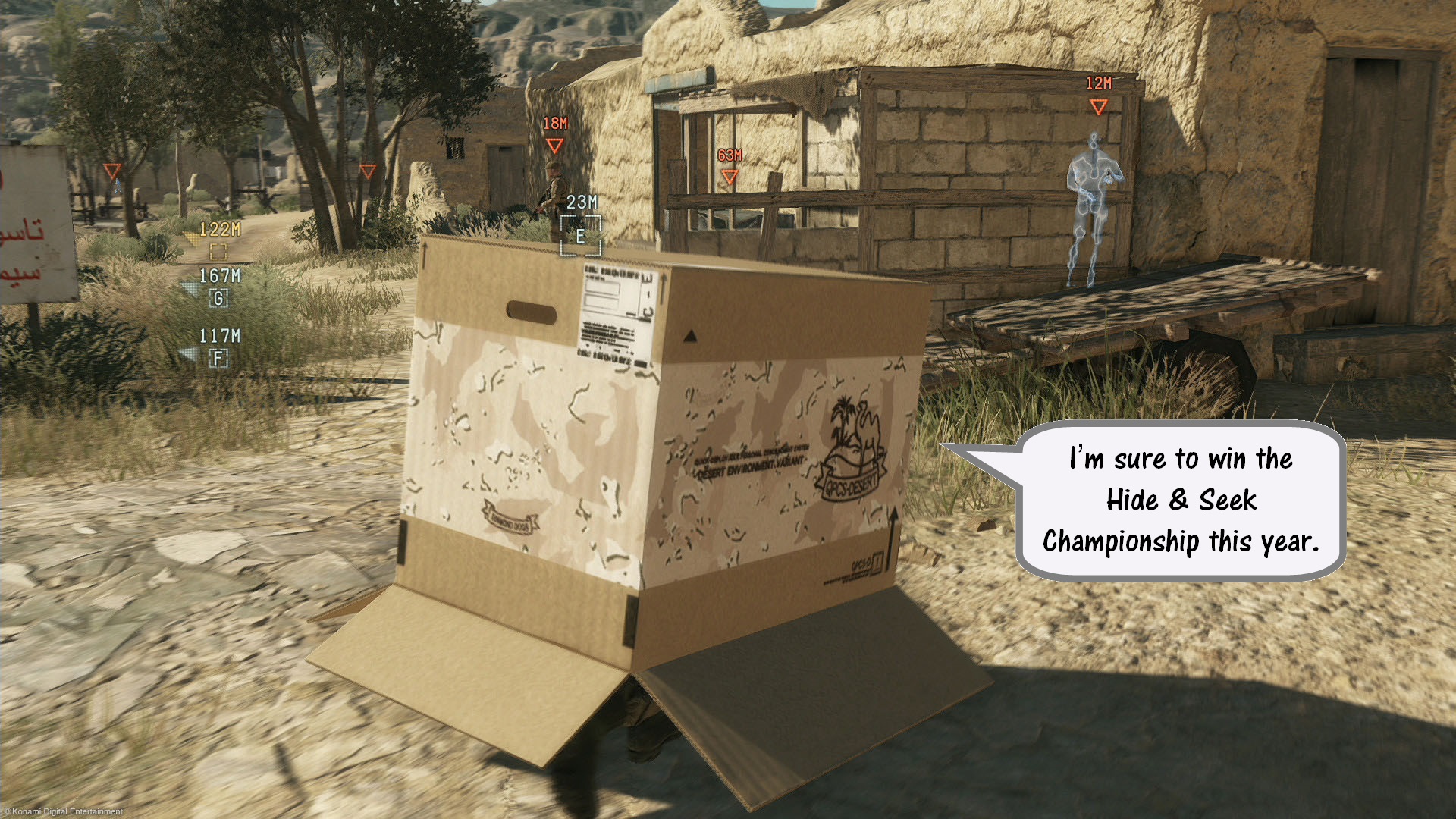Select the red enemy marker labeled 63M
This screenshot has width=1456, height=819.
click(x=730, y=177)
